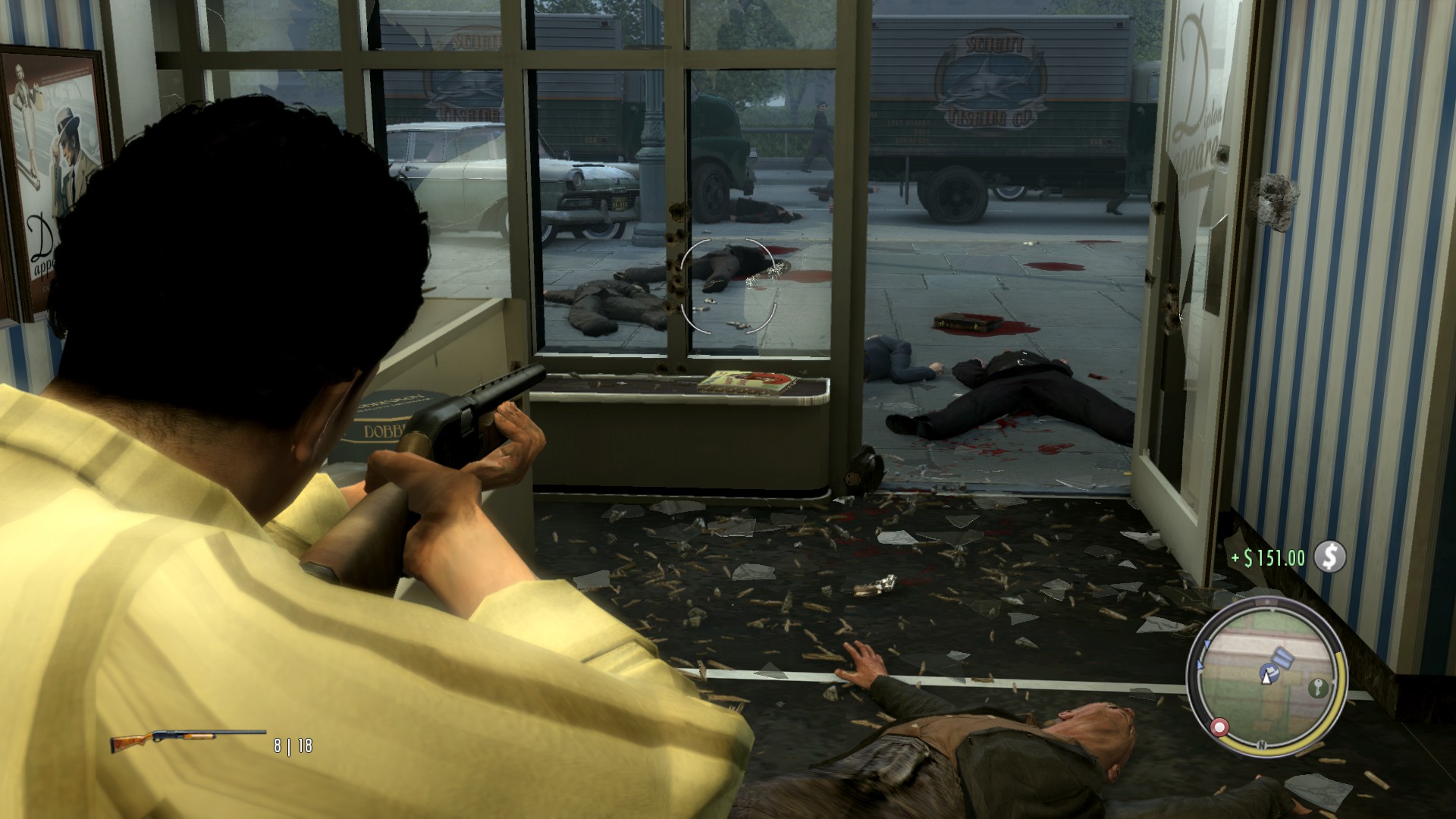The image size is (1456, 819).
Task: Select the red objective marker on minimap
Action: click(1219, 727)
